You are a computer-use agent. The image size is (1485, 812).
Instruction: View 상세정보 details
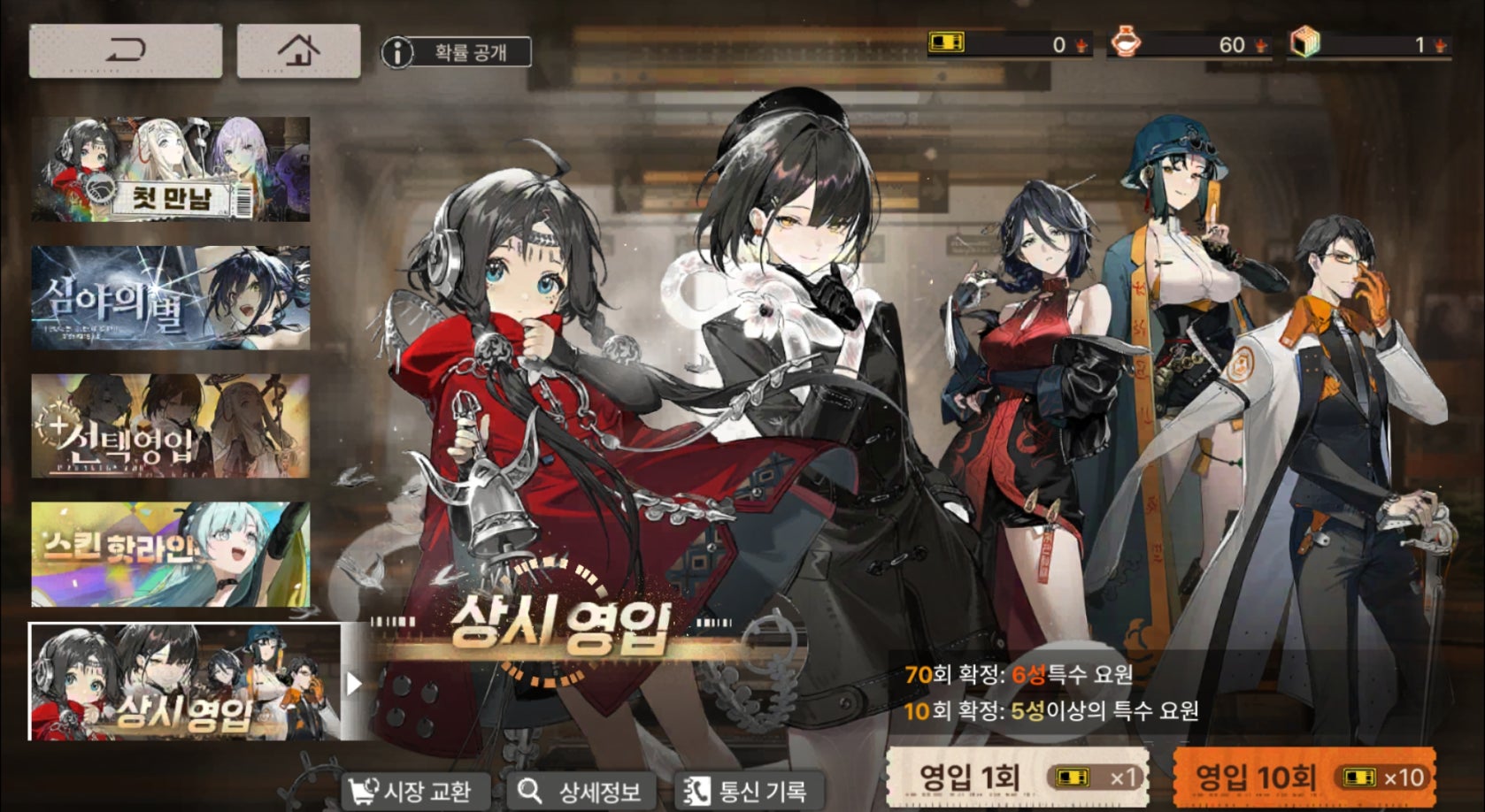[x=581, y=791]
